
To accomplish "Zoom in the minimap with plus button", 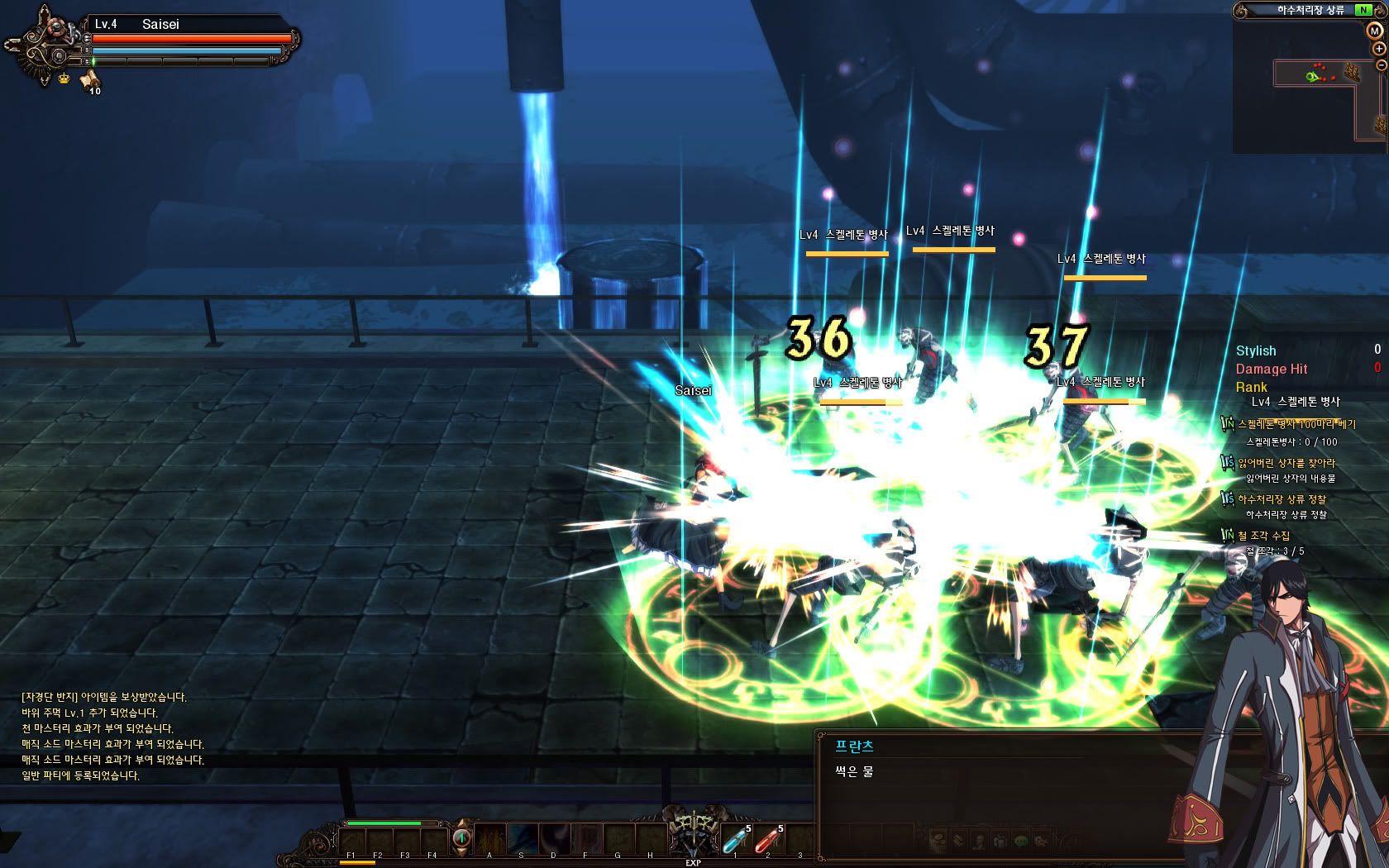I will tap(1379, 49).
